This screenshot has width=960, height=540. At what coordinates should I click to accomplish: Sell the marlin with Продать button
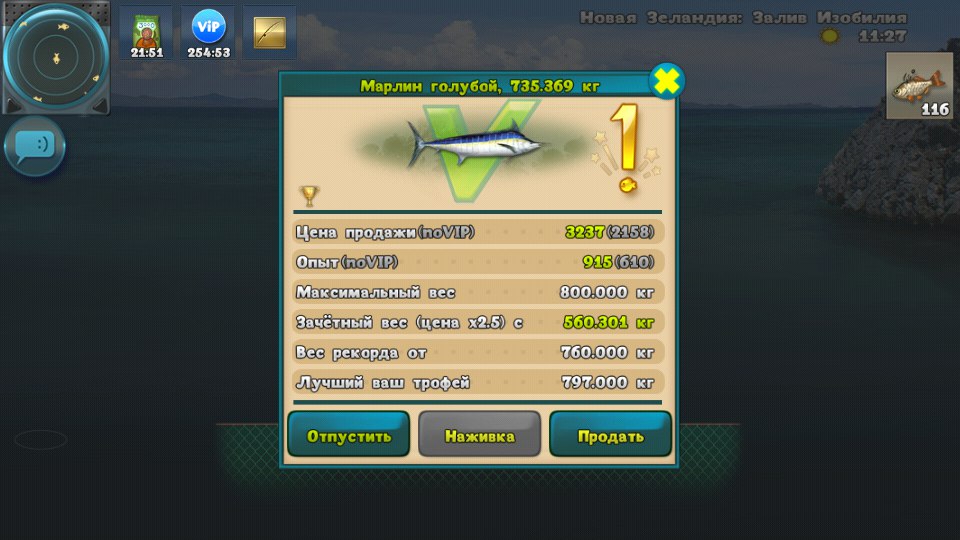pos(610,435)
